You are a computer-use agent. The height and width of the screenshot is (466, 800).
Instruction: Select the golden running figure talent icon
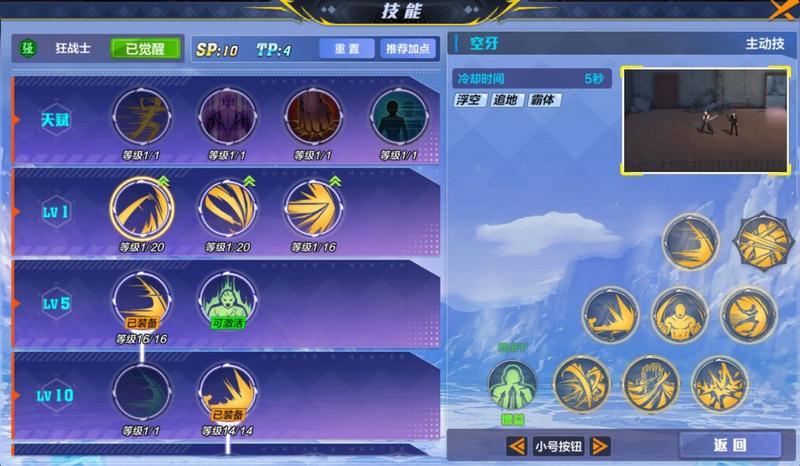coord(141,118)
